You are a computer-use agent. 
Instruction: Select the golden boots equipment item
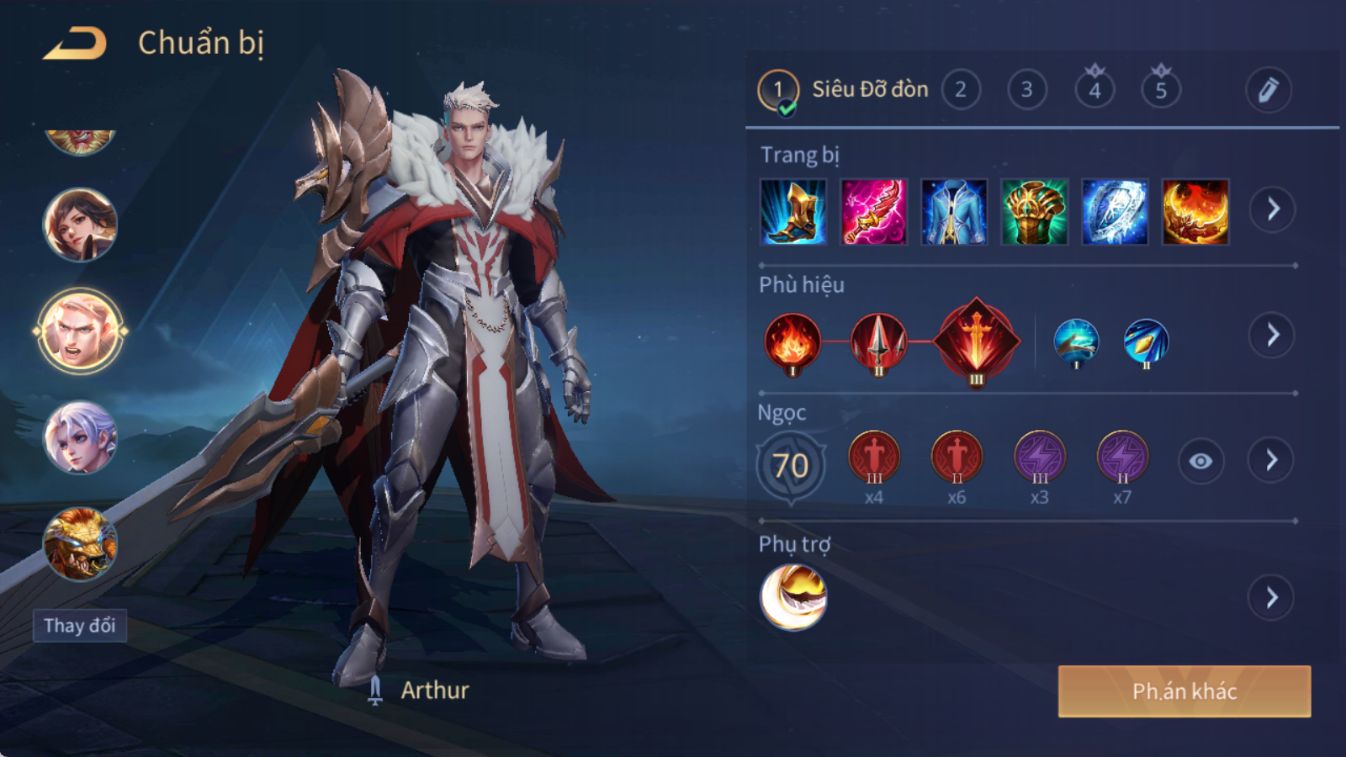pyautogui.click(x=793, y=212)
